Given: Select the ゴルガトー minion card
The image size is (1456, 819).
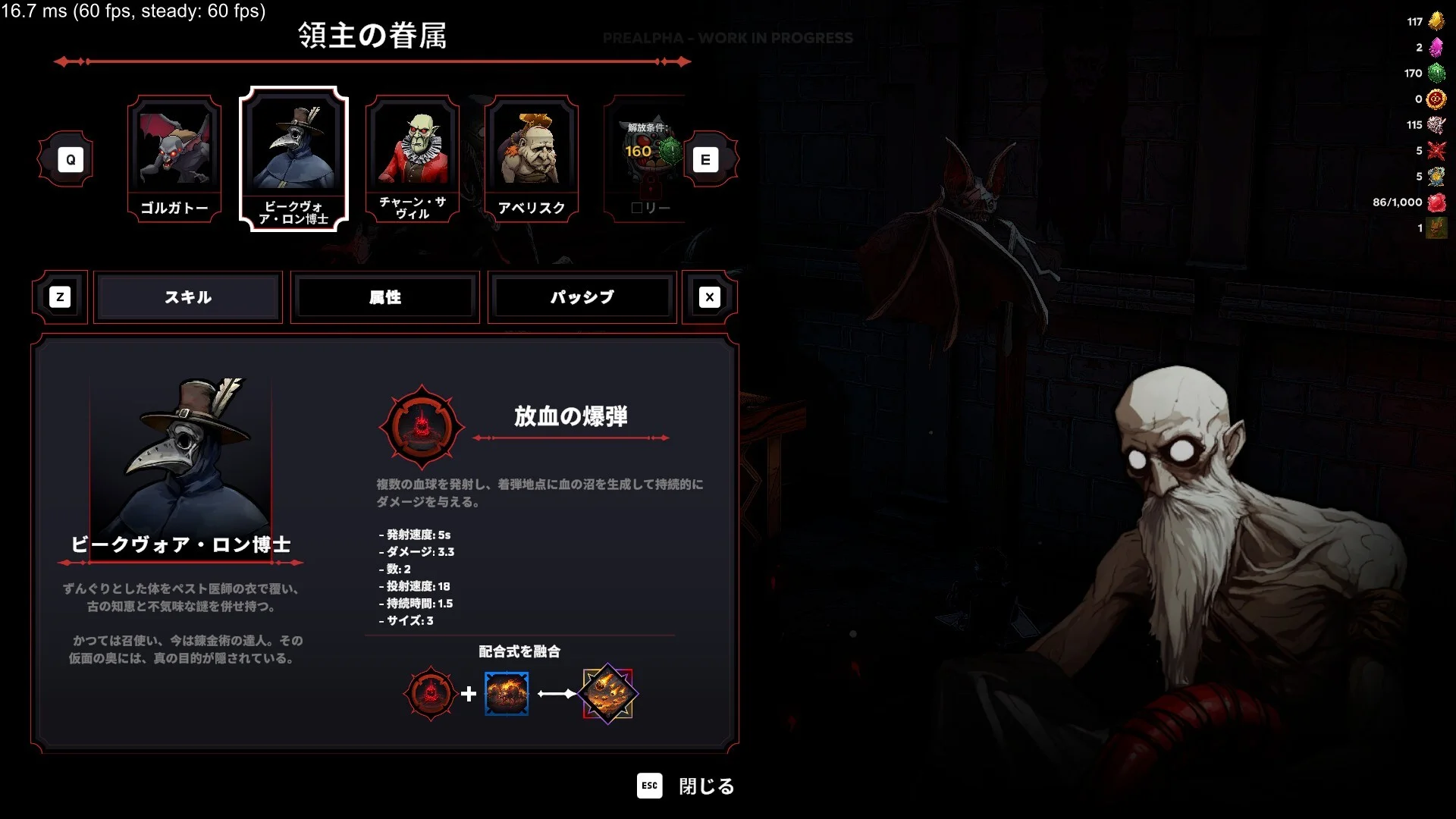Looking at the screenshot, I should (x=174, y=159).
